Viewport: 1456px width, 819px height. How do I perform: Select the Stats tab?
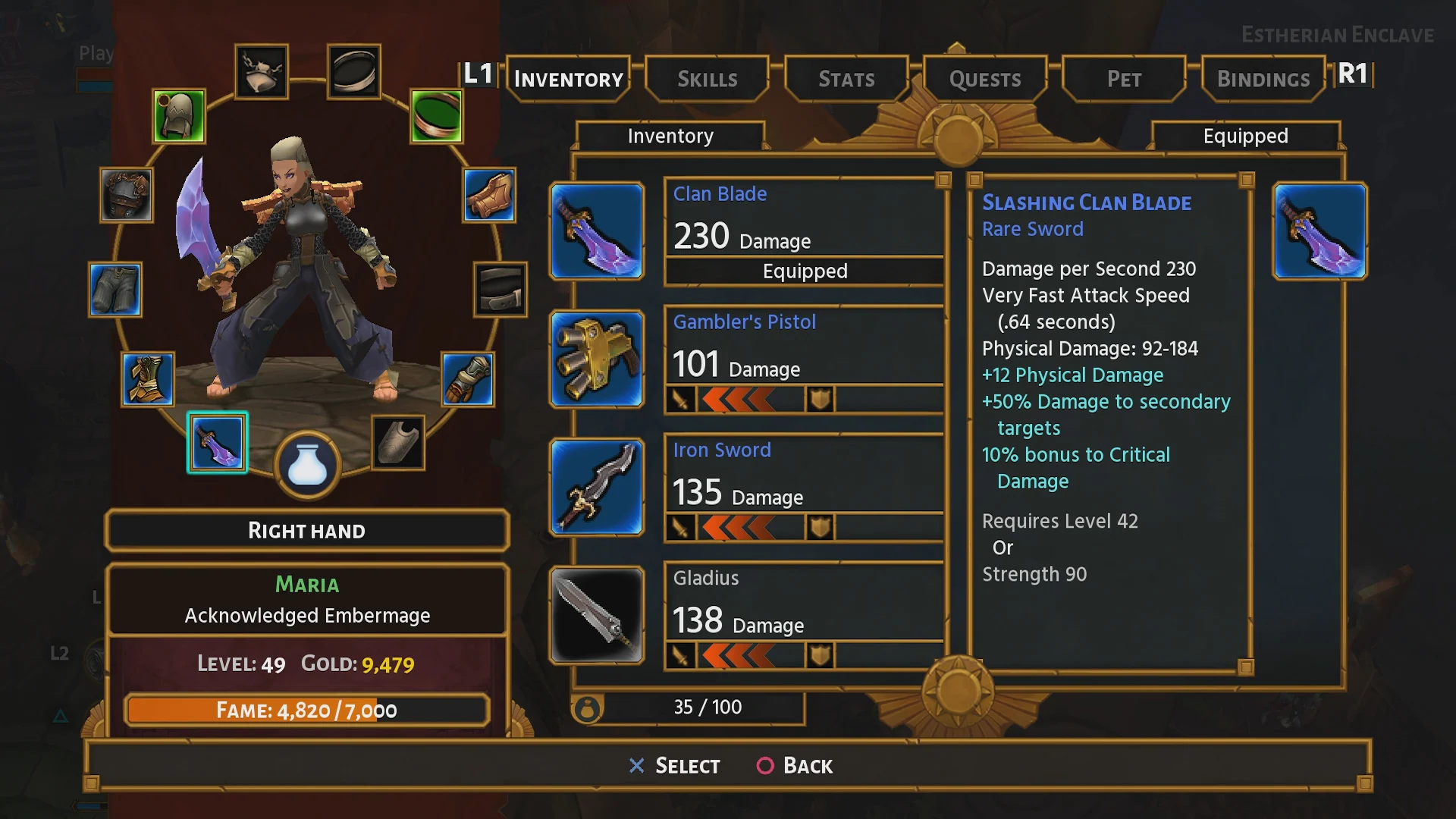(x=846, y=79)
